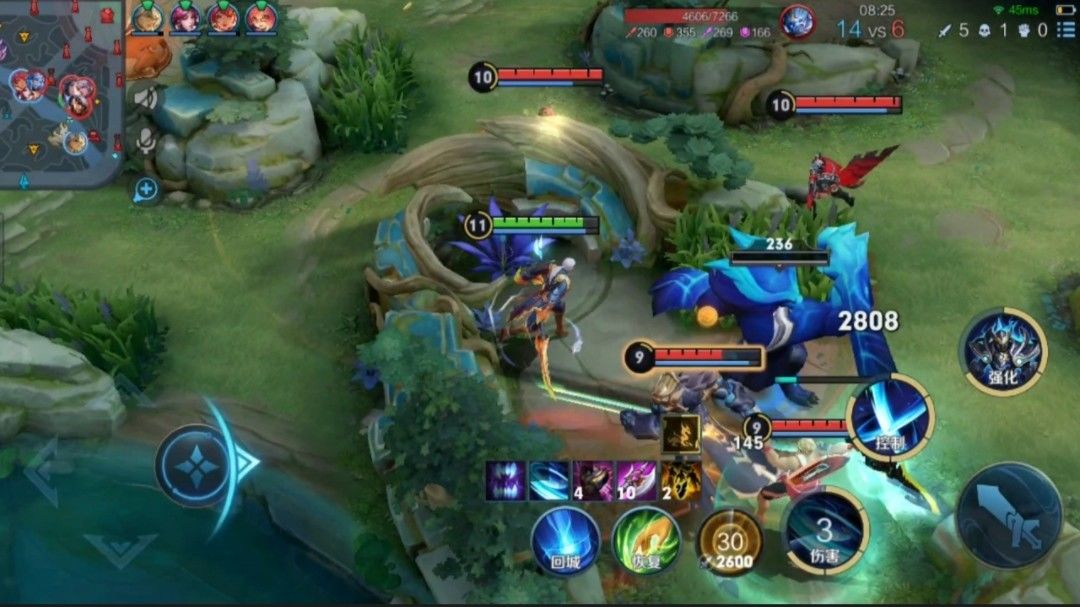
Task: Tap the enemy target portrait beside the timer
Action: (x=797, y=21)
